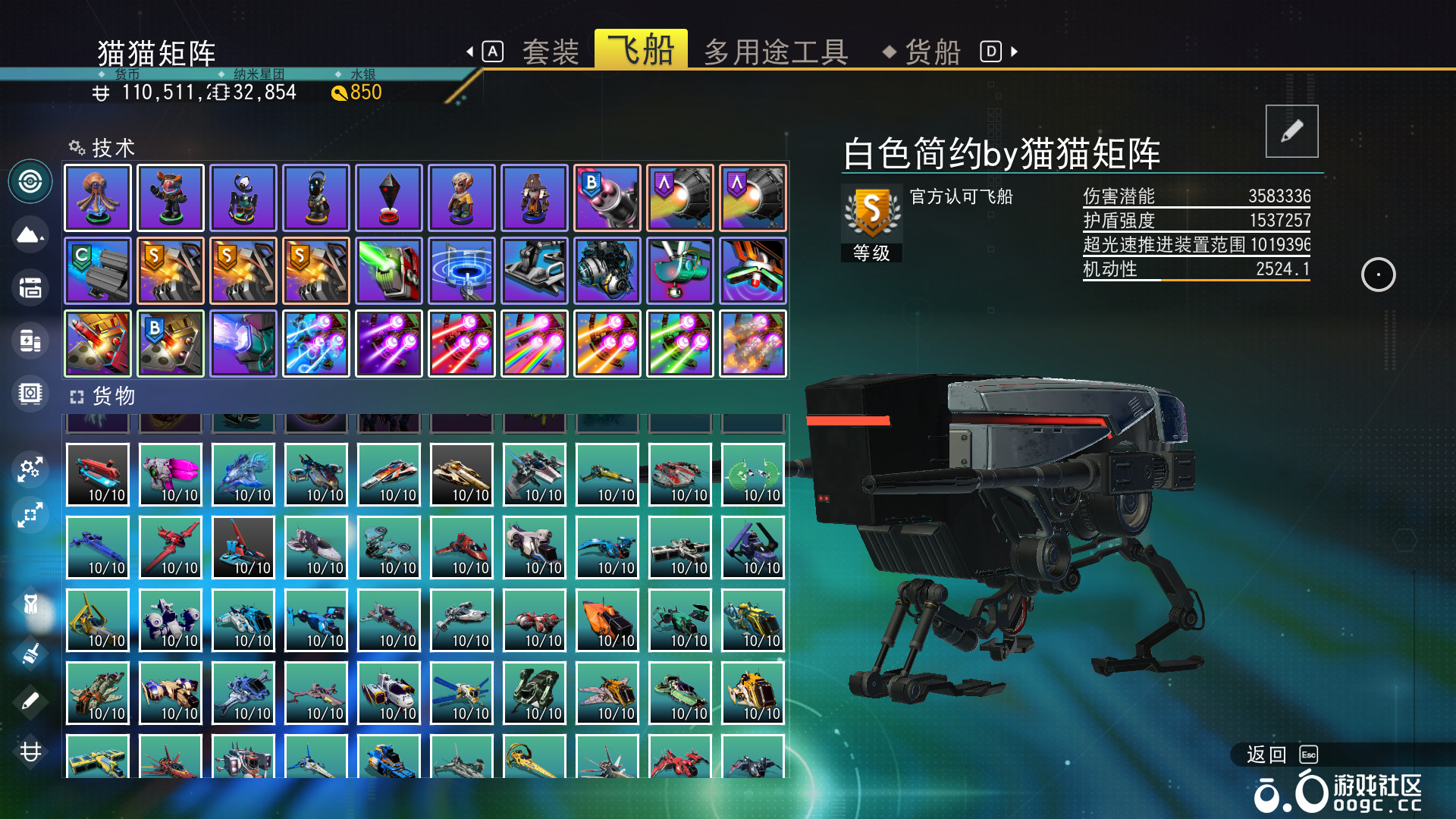Viewport: 1456px width, 819px height.
Task: Open the paintbrush customization icon in sidebar
Action: click(x=30, y=652)
